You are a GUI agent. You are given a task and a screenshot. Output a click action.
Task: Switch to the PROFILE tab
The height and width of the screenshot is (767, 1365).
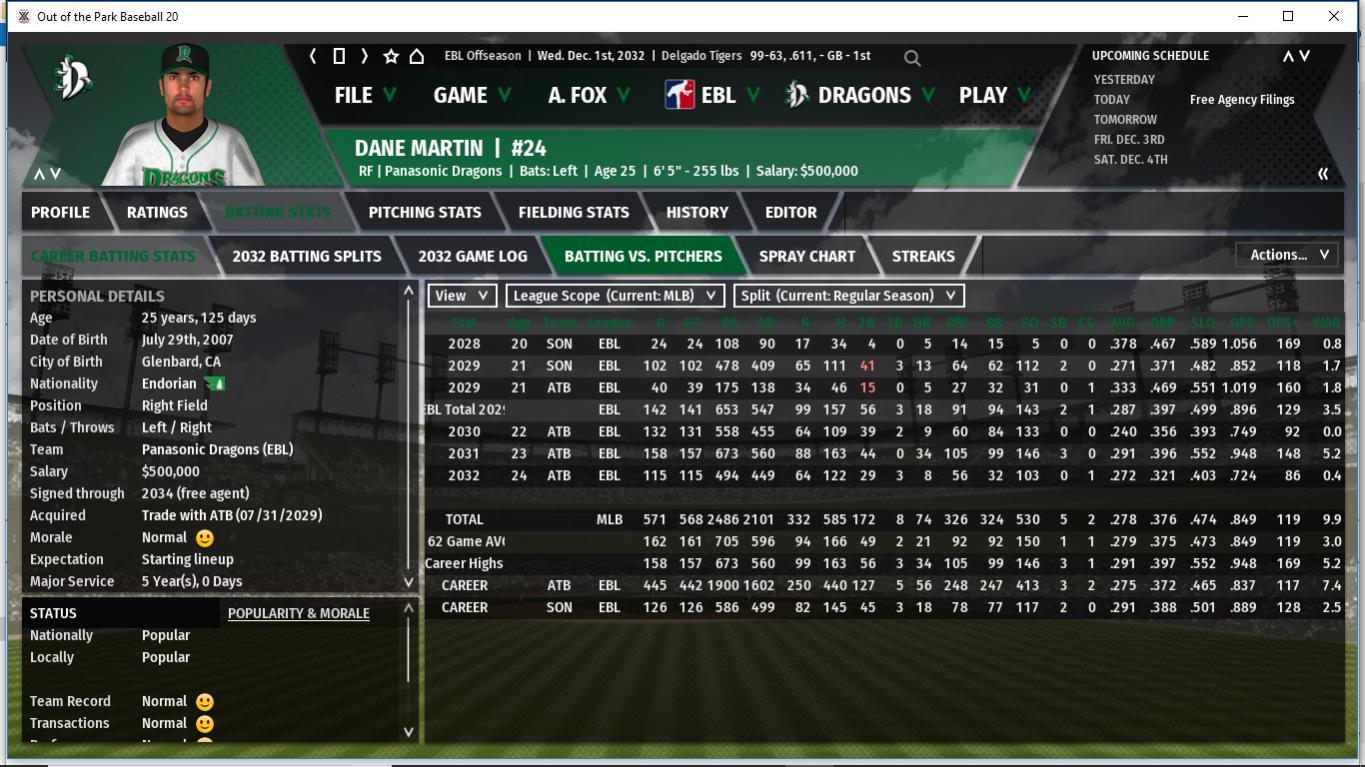click(60, 212)
